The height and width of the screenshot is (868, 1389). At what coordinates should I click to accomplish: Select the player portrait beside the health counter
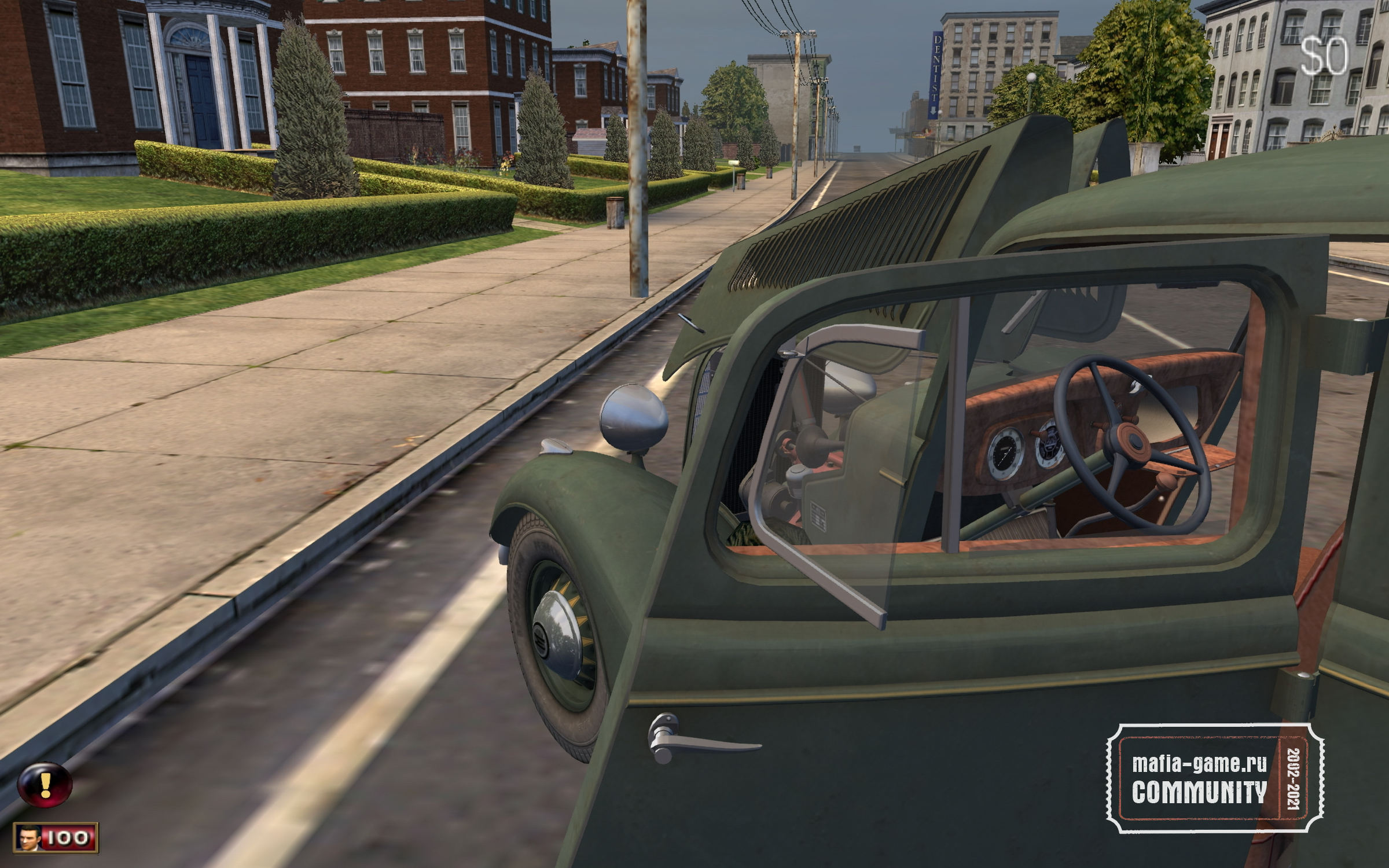(28, 837)
